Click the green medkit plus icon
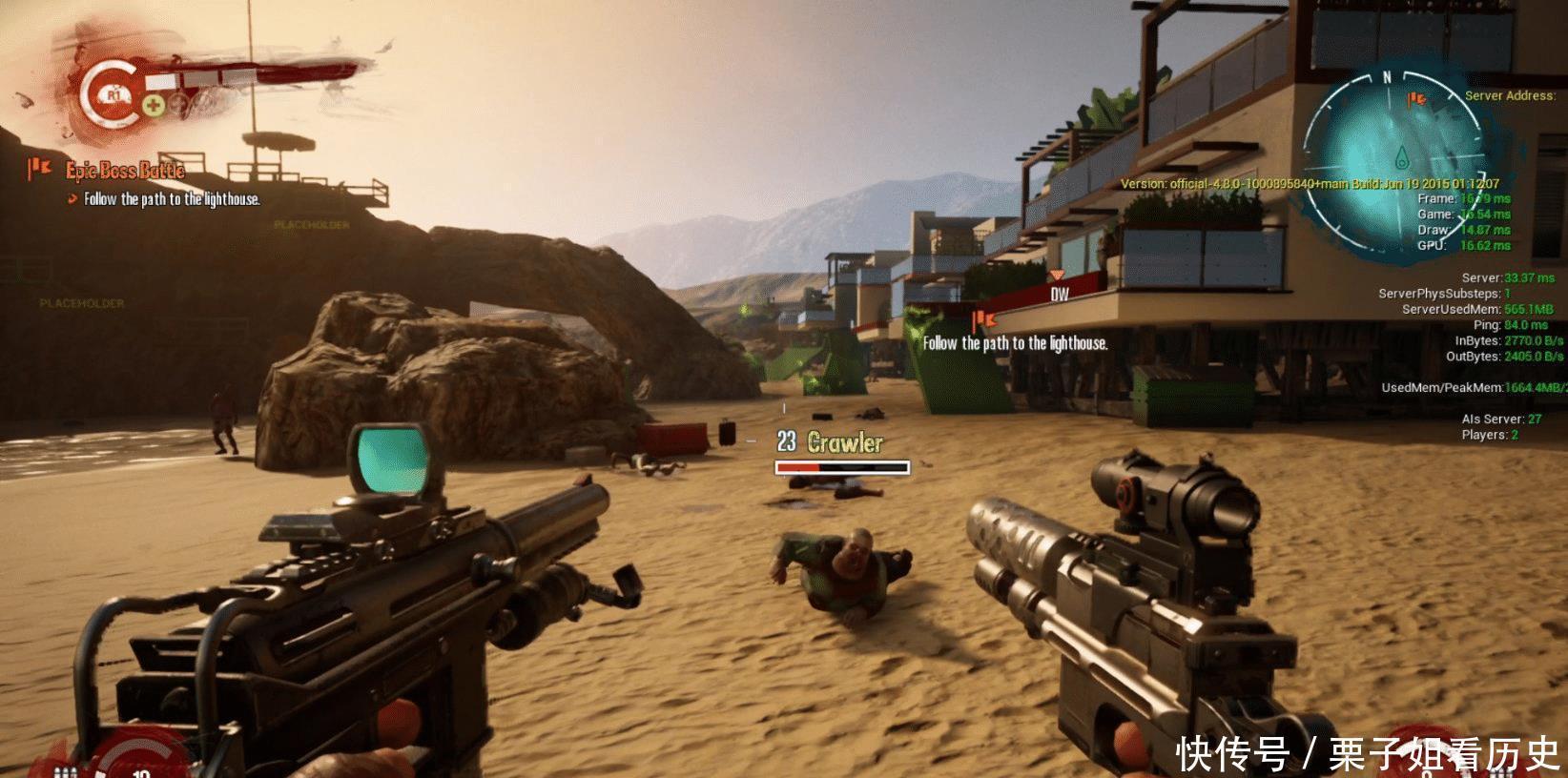Image resolution: width=1568 pixels, height=778 pixels. pyautogui.click(x=151, y=104)
